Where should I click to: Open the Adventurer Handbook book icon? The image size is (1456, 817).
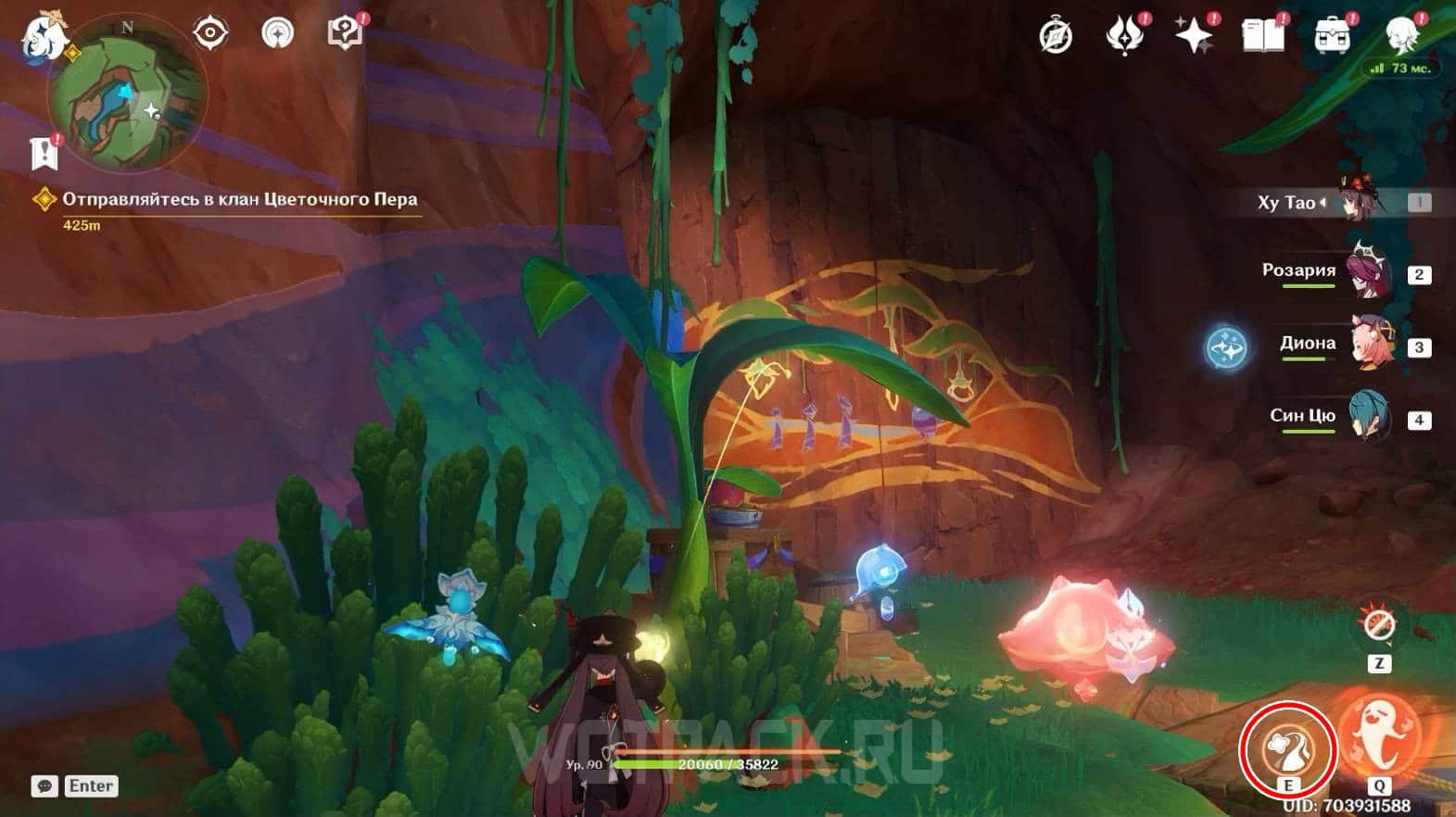pos(1262,35)
